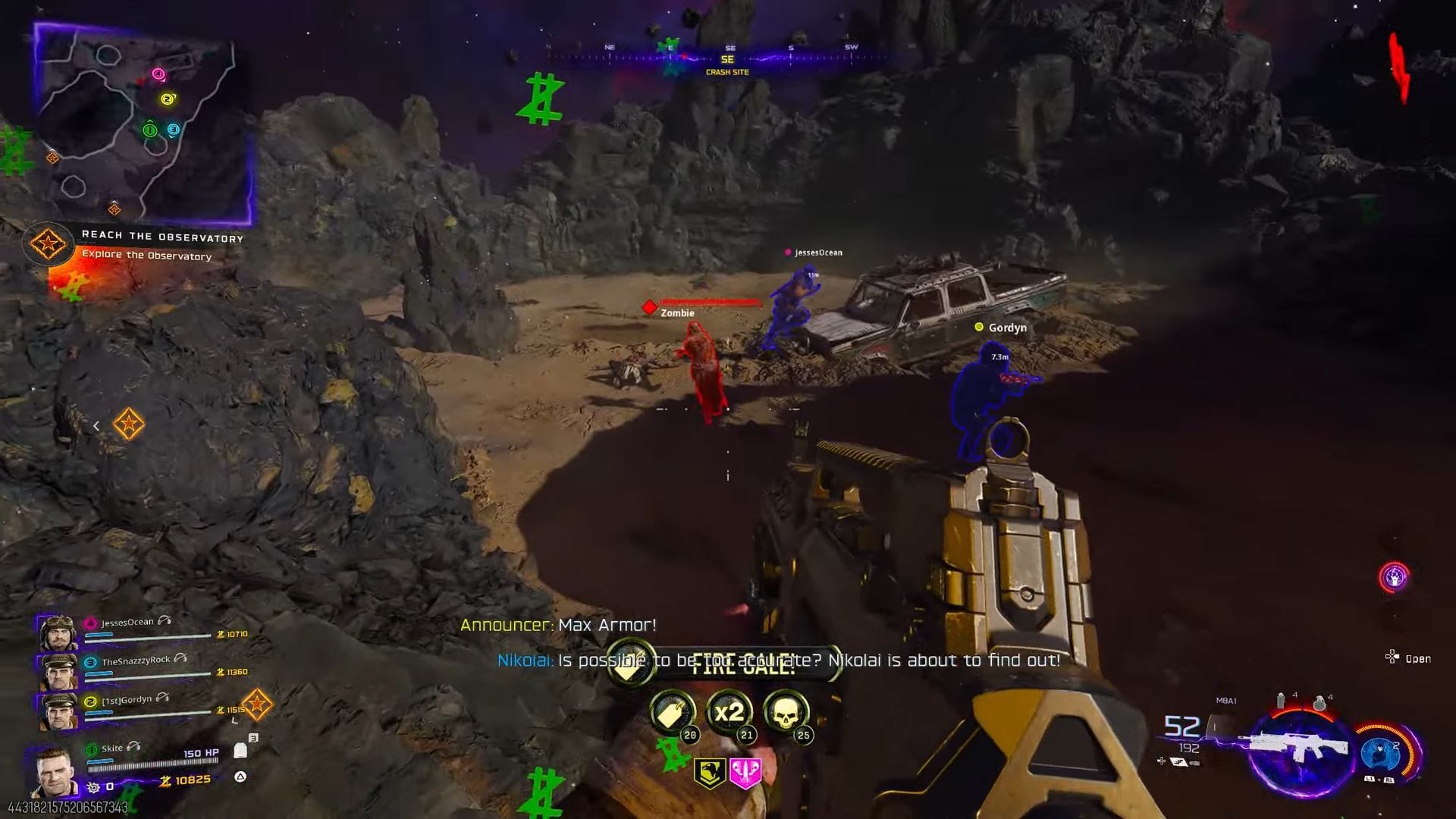Click the x2 Double Points power-up icon
The image size is (1456, 819).
pyautogui.click(x=729, y=712)
